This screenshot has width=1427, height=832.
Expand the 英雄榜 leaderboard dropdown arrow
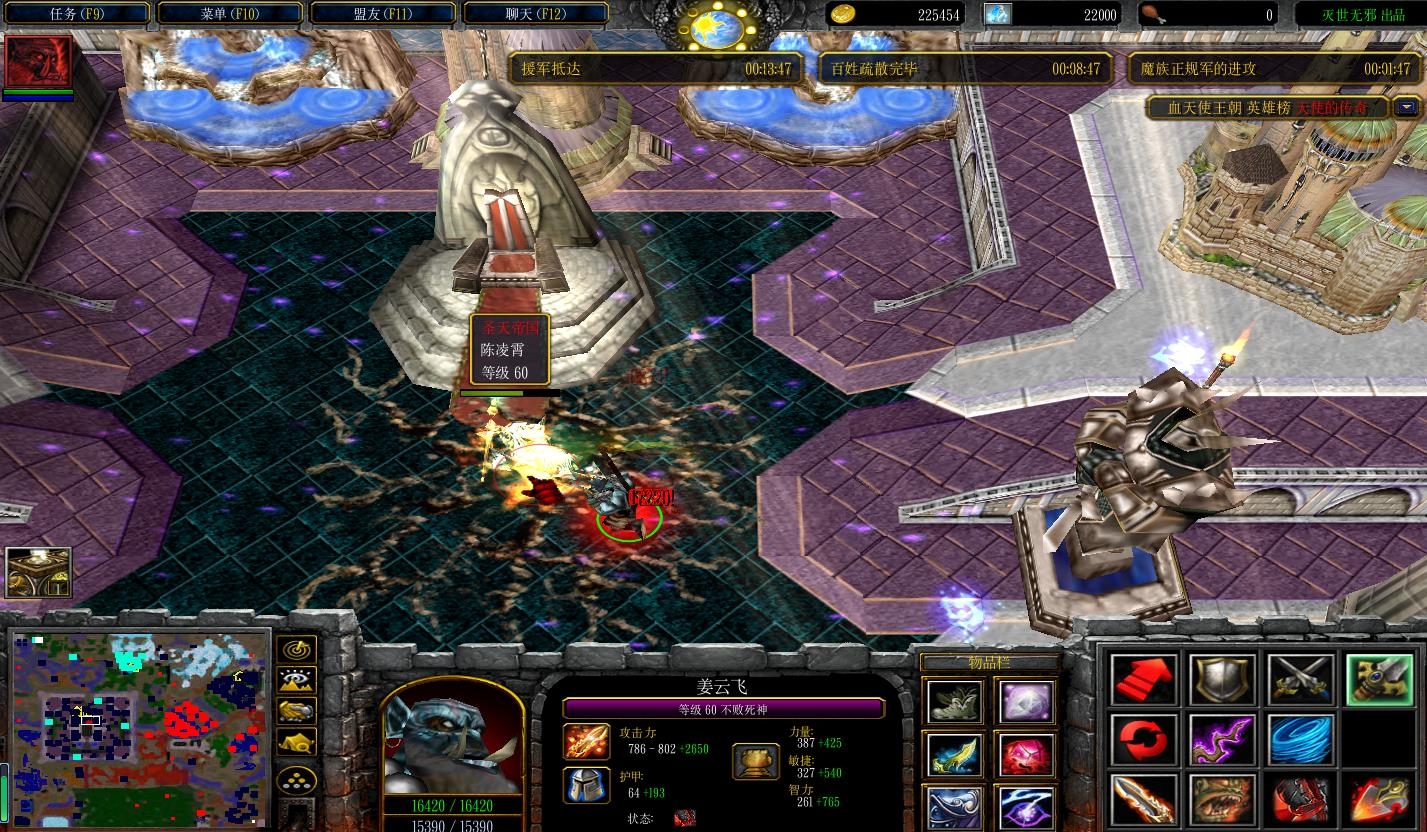pos(1407,108)
